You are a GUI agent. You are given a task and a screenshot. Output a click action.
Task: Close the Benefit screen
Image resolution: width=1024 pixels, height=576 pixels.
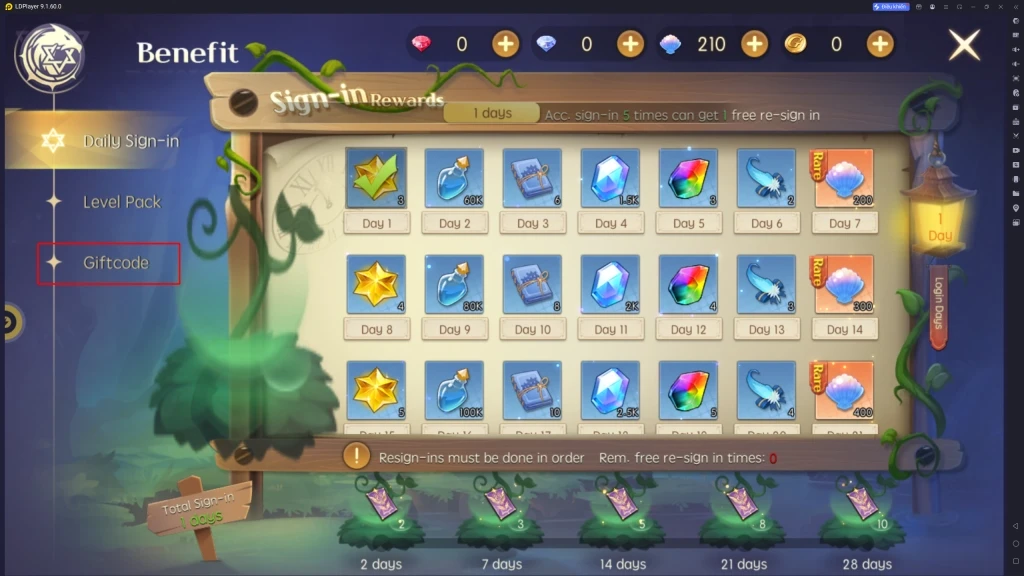964,45
